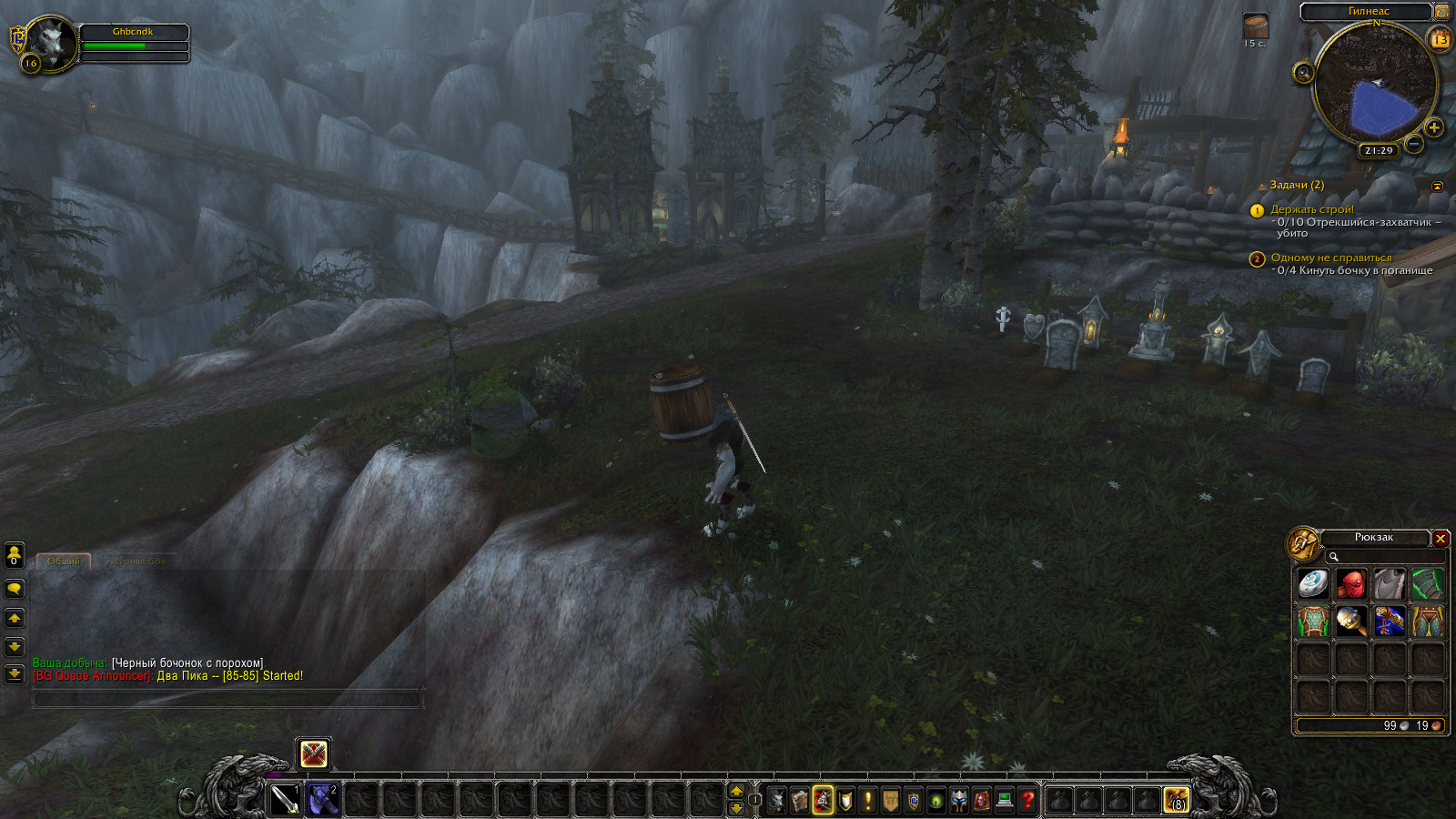Open the chat menu speech bubble button
The image size is (1456, 819).
point(15,589)
